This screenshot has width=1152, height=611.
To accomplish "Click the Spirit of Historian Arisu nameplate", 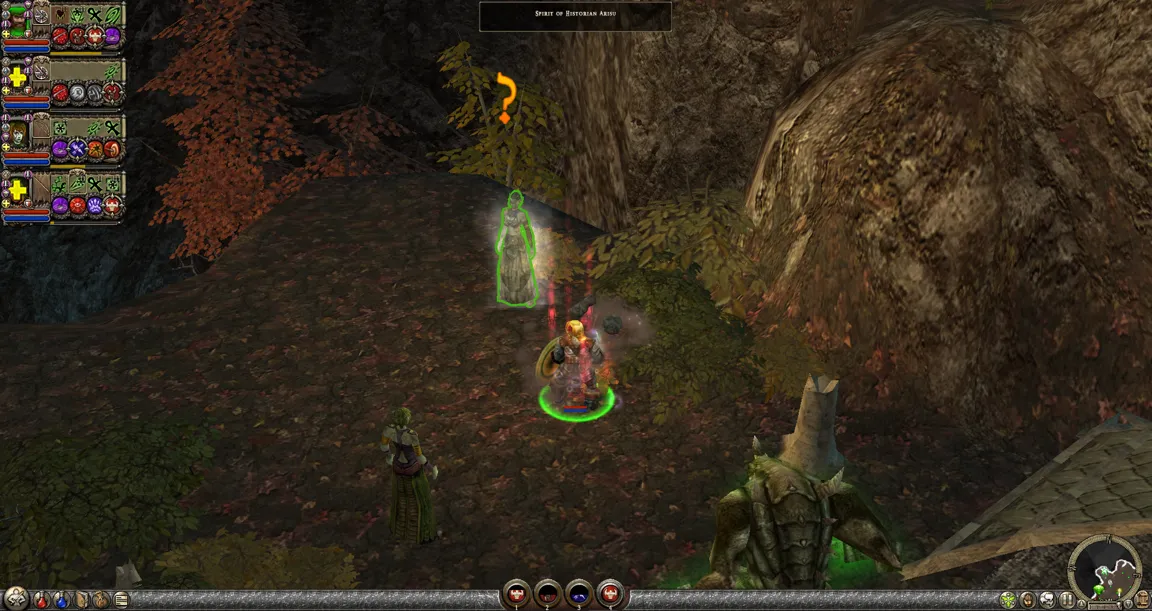I will click(x=575, y=16).
